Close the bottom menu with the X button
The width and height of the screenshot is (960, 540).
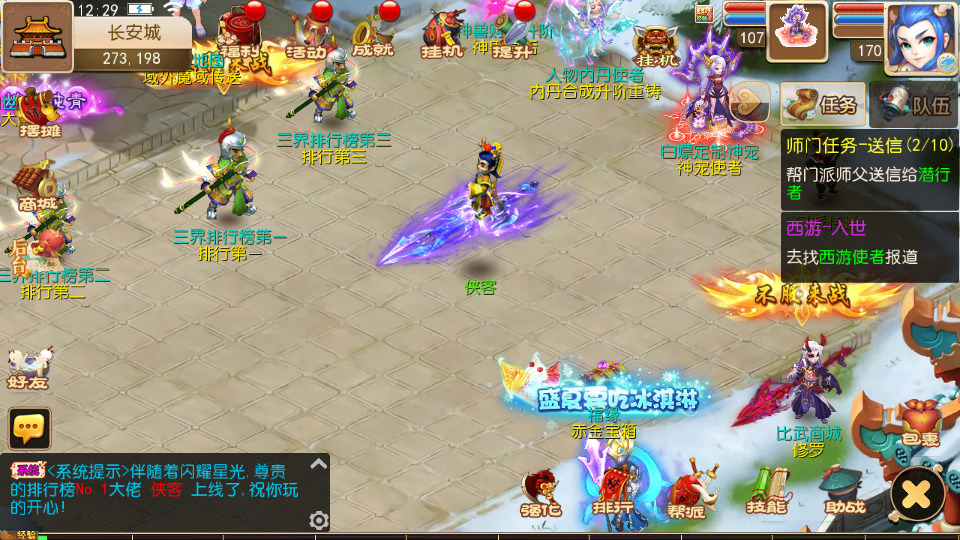pos(917,493)
